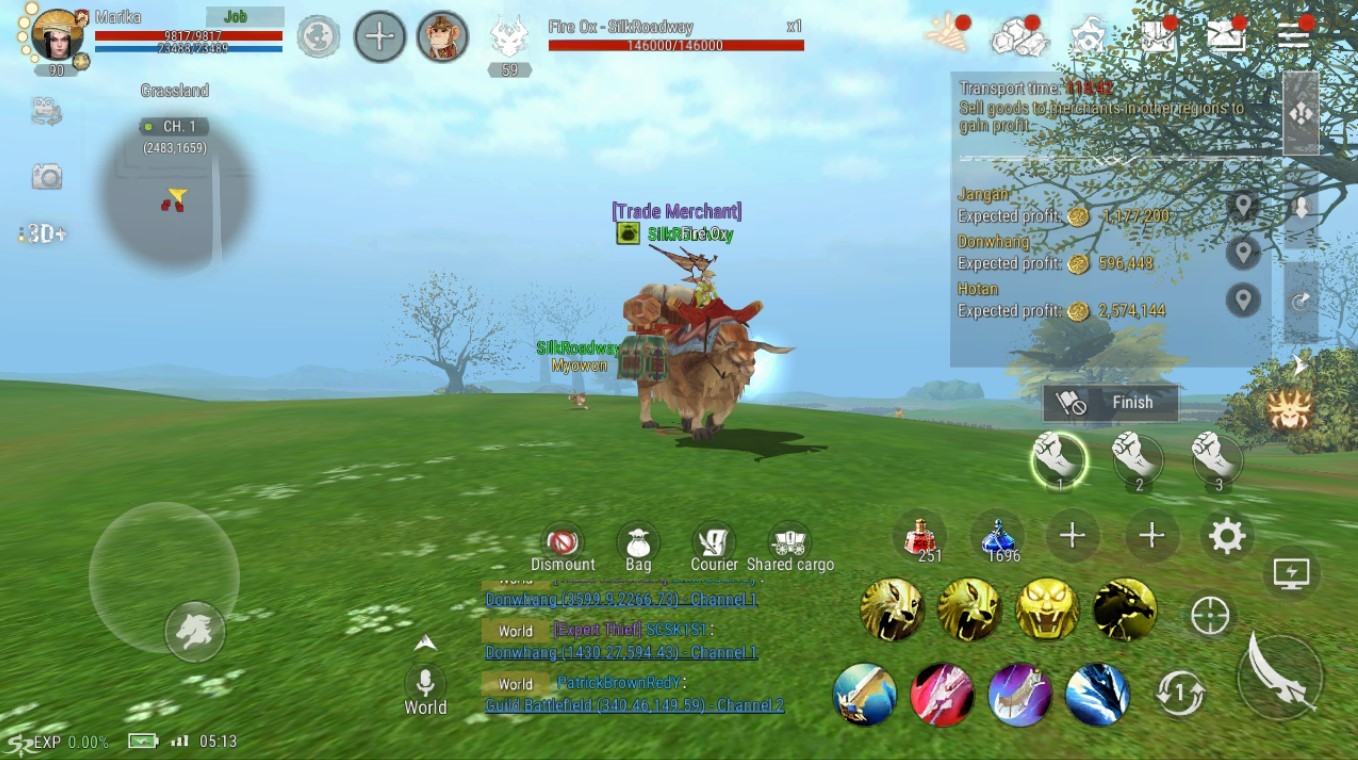
Task: Select the monkey pet portrait
Action: [x=442, y=37]
